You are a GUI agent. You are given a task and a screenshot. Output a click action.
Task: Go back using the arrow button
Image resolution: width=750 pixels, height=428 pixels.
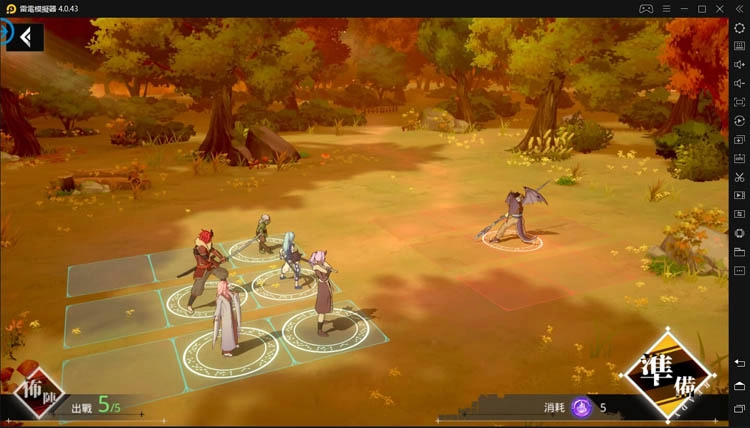pyautogui.click(x=27, y=37)
